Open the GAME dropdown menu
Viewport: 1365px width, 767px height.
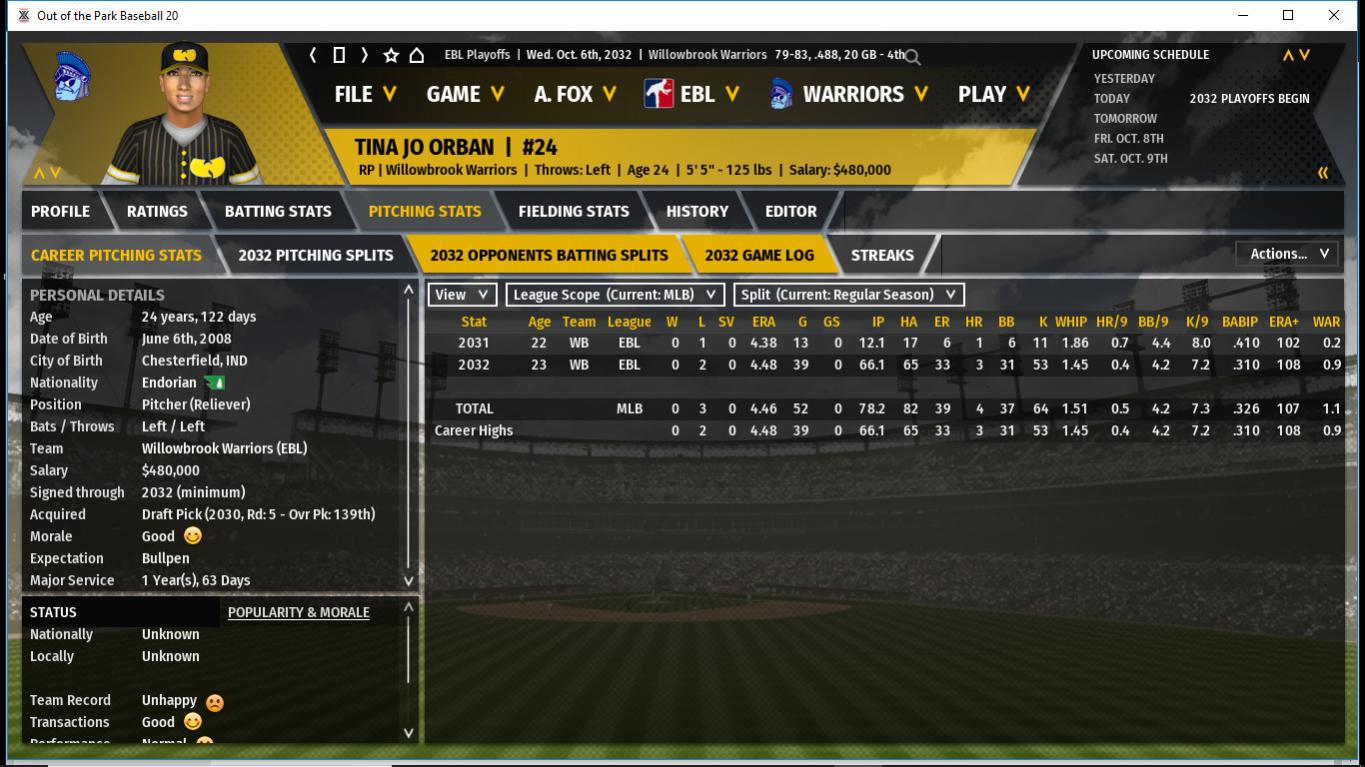click(x=465, y=94)
